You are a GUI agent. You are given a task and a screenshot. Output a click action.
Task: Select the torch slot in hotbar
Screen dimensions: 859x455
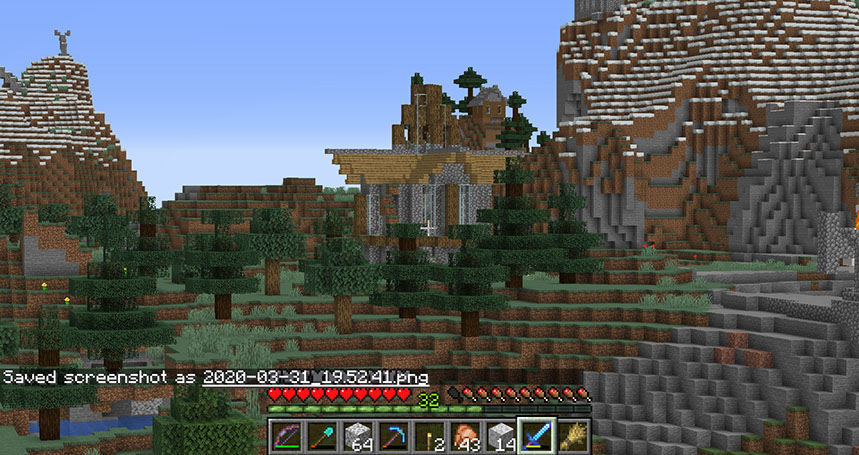tap(430, 436)
